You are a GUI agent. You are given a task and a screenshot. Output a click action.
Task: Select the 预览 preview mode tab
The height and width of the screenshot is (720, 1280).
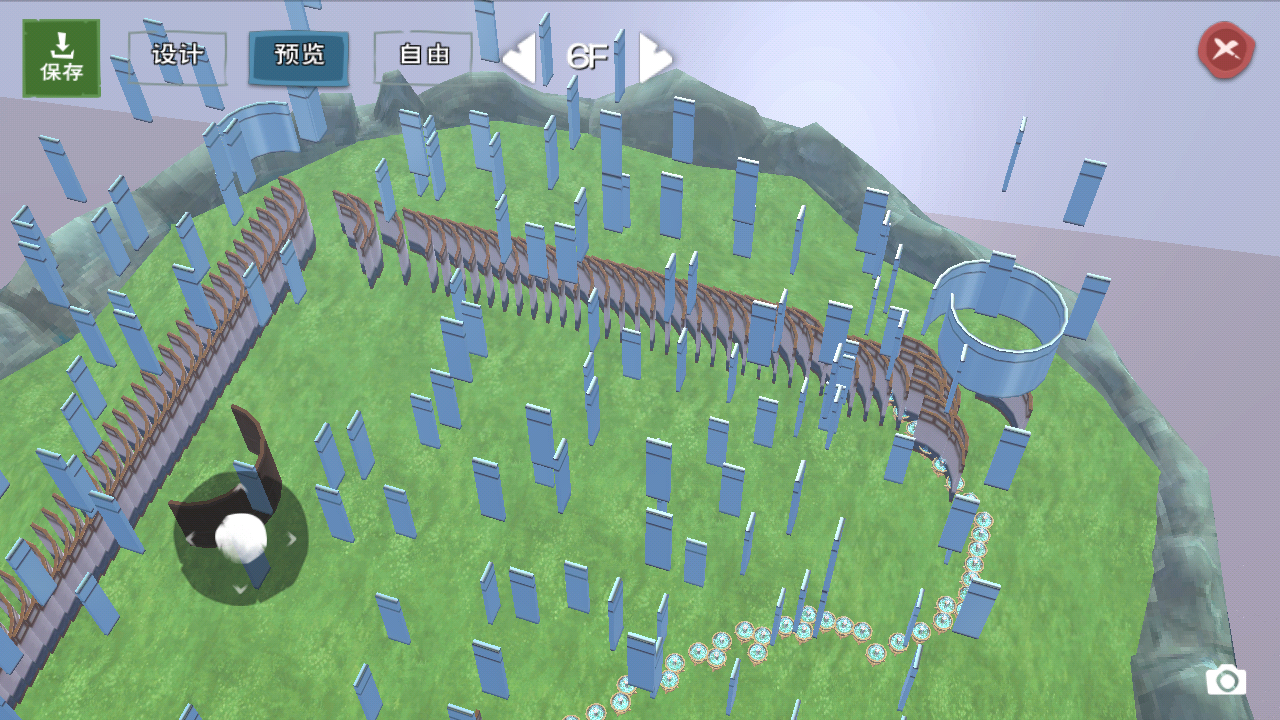click(299, 56)
